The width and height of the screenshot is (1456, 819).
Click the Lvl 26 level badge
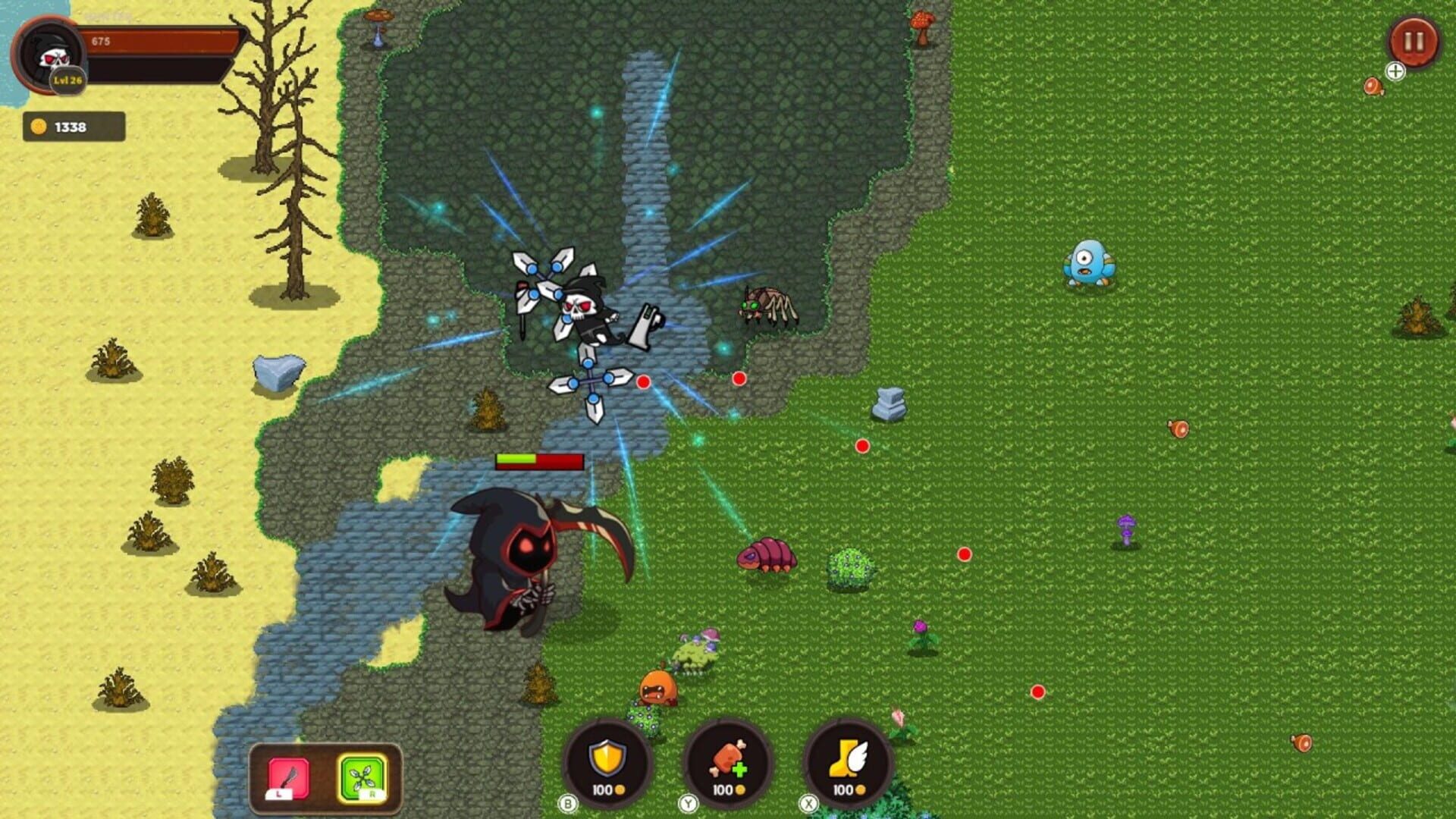coord(67,80)
